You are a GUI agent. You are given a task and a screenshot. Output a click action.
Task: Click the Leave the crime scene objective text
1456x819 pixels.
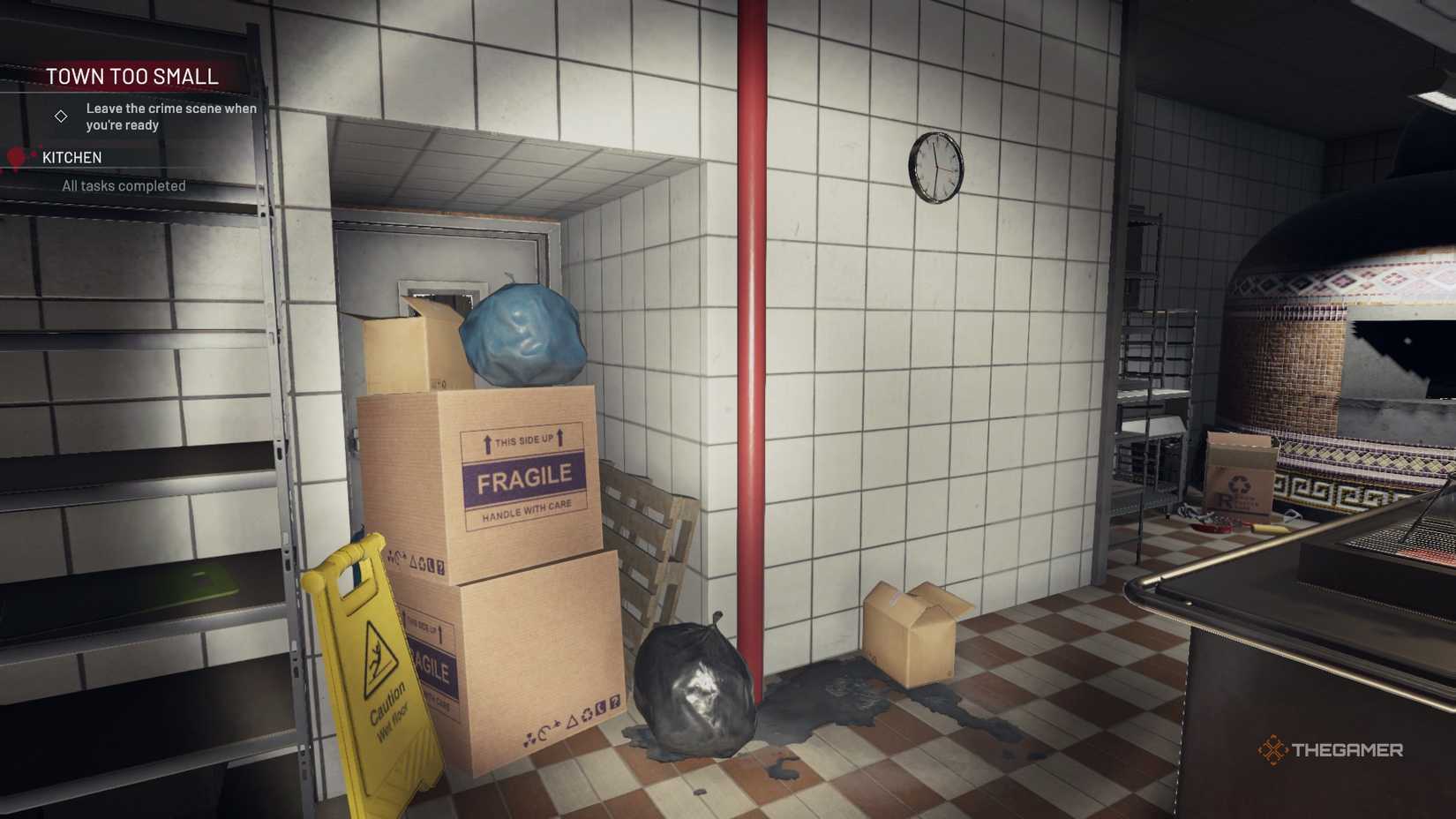tap(170, 116)
